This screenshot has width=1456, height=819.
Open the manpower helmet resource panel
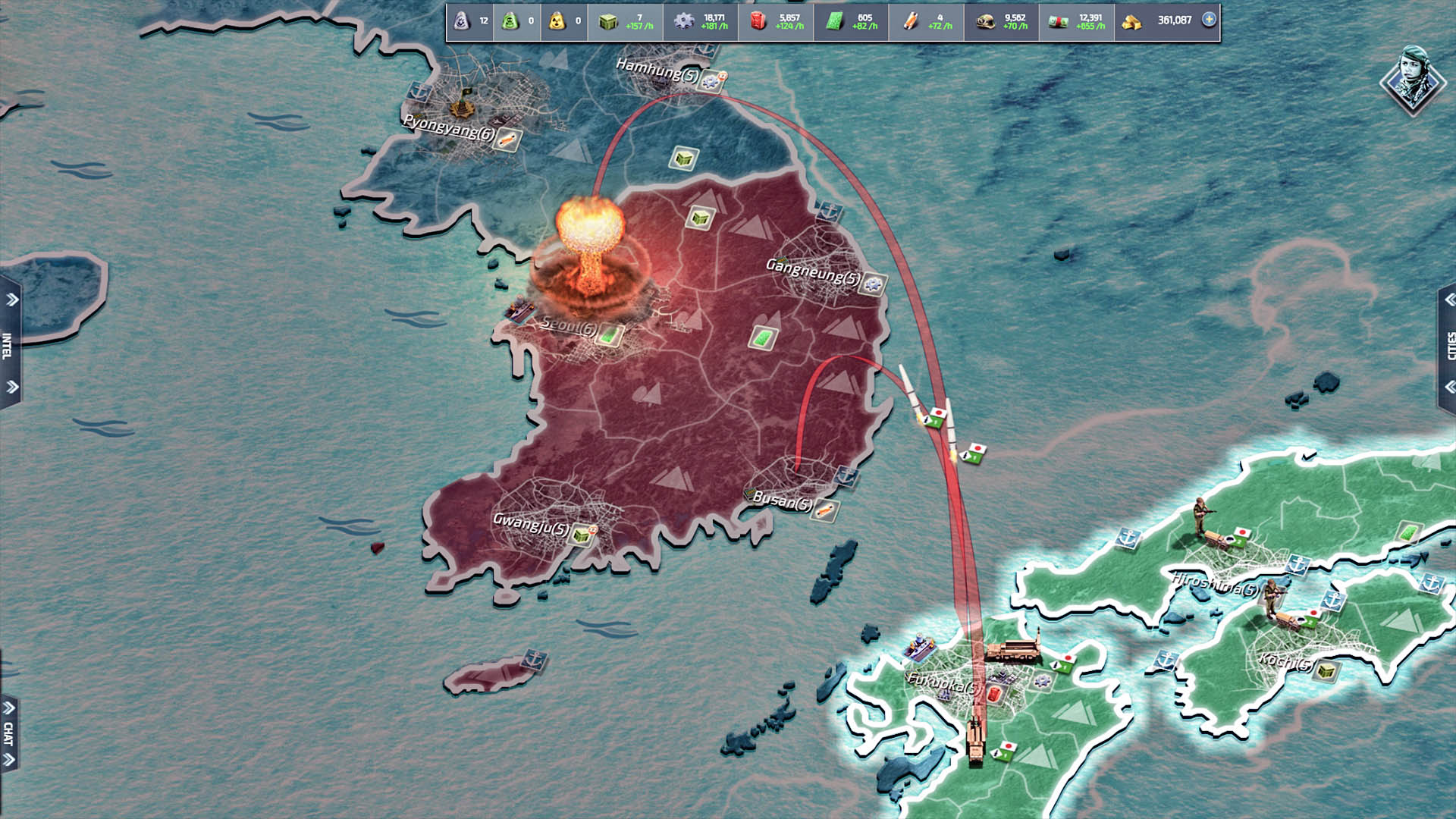pyautogui.click(x=988, y=21)
